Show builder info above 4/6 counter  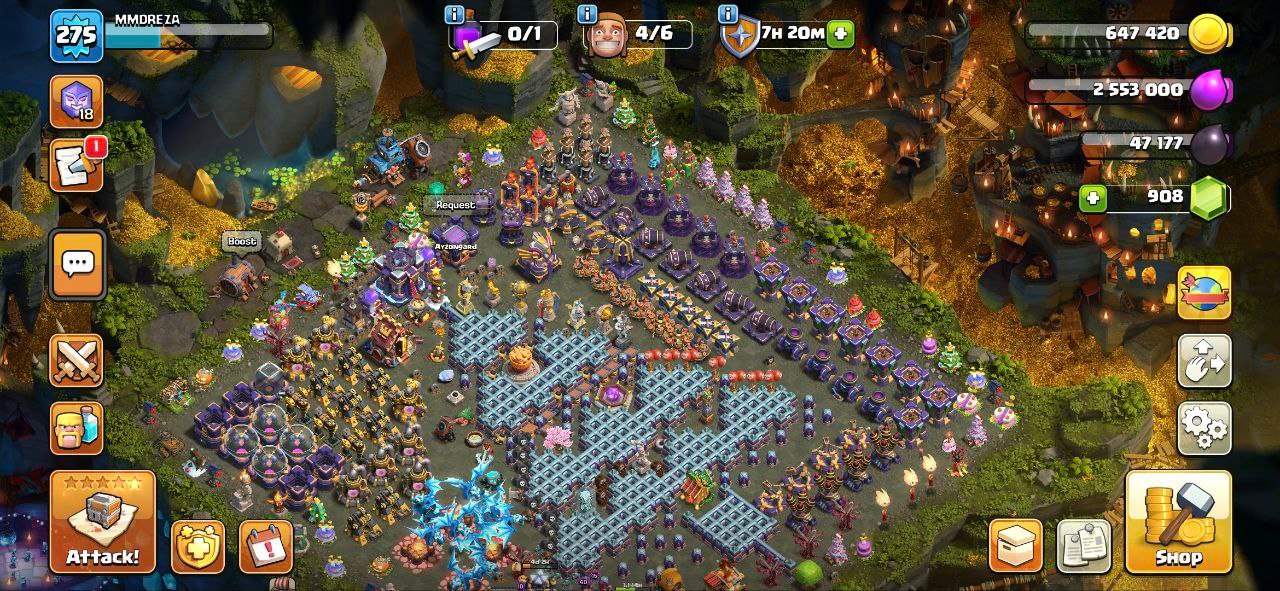point(588,14)
